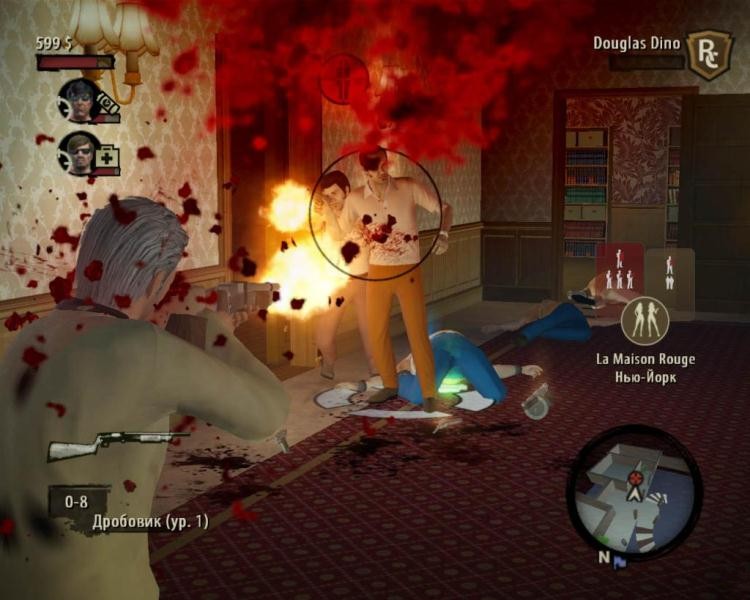Click the grey guards card with two figures

coord(670,272)
